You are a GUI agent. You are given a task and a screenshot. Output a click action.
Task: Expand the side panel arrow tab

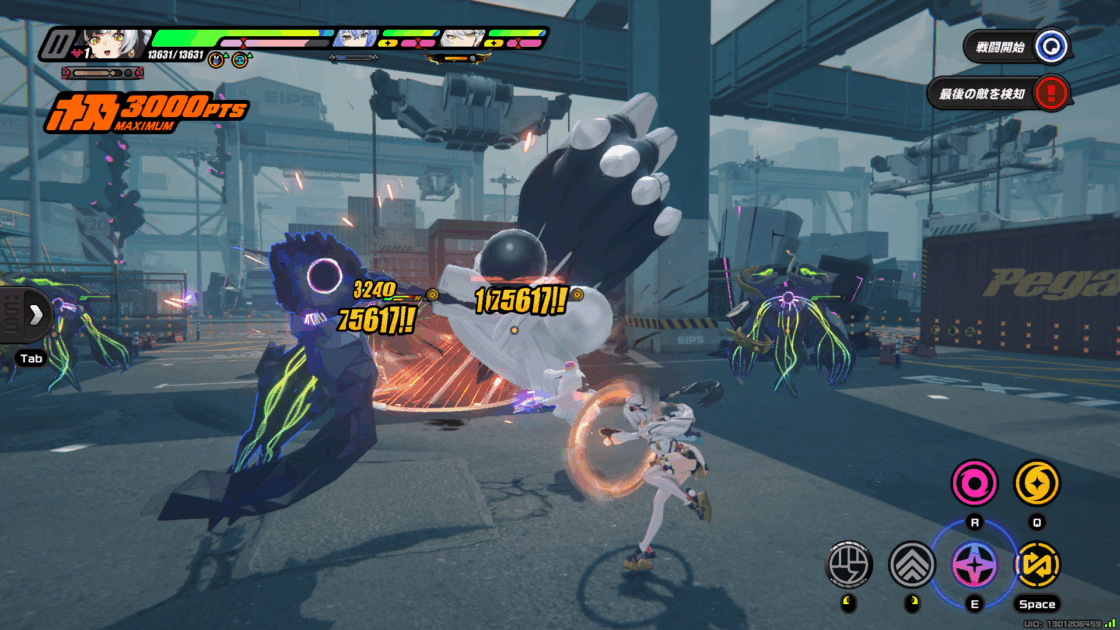click(x=35, y=315)
